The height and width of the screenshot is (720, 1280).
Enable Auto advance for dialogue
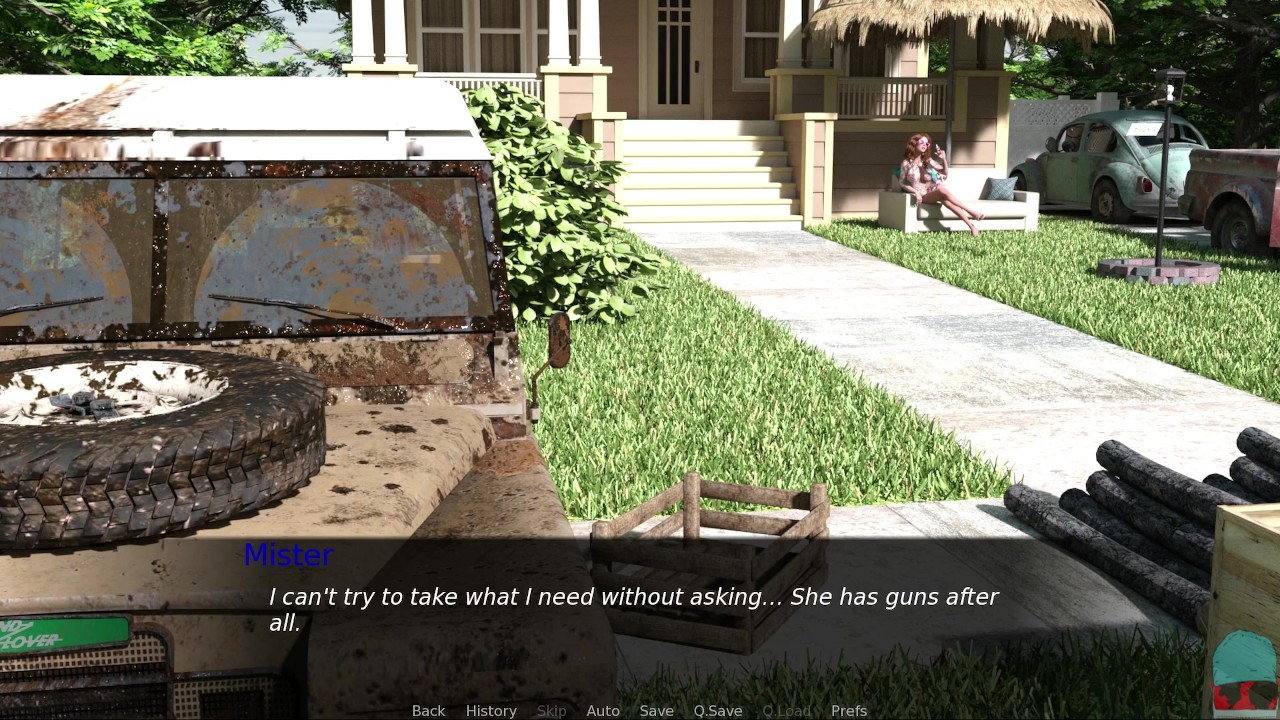(603, 710)
